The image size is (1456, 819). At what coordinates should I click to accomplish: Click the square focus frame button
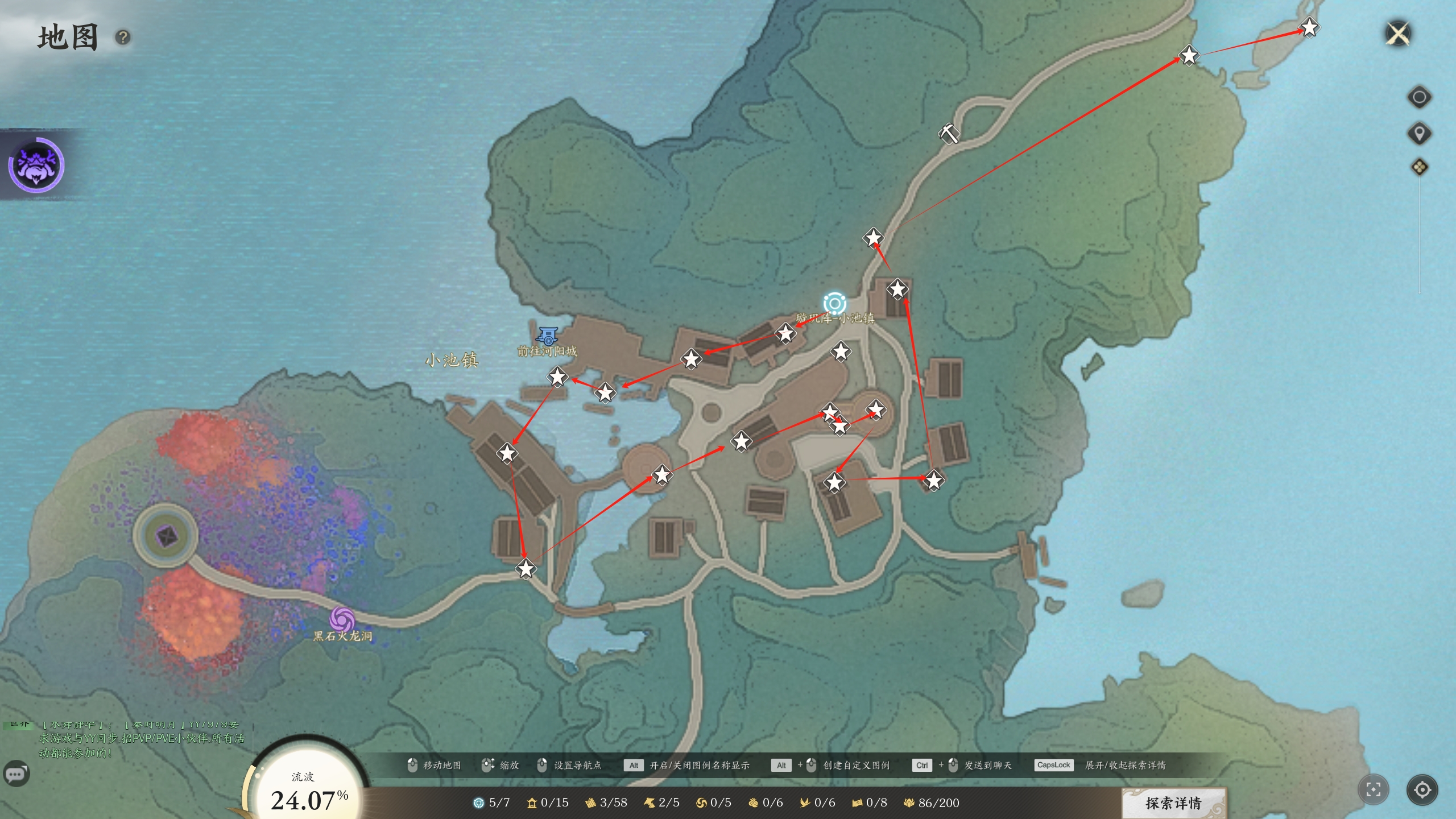[1373, 789]
